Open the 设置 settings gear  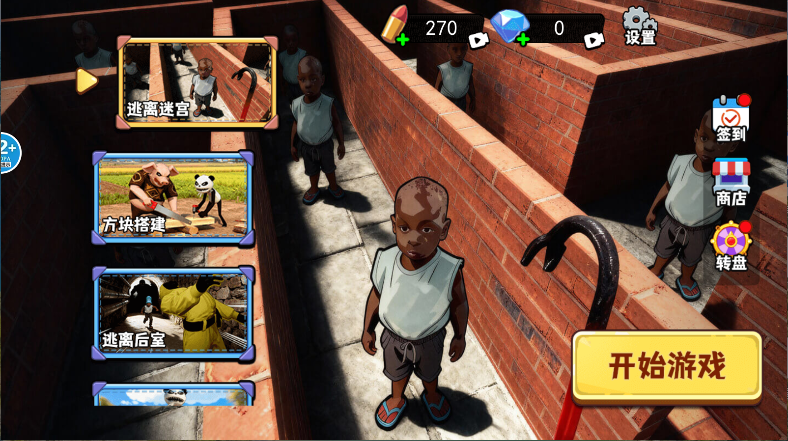click(x=640, y=26)
